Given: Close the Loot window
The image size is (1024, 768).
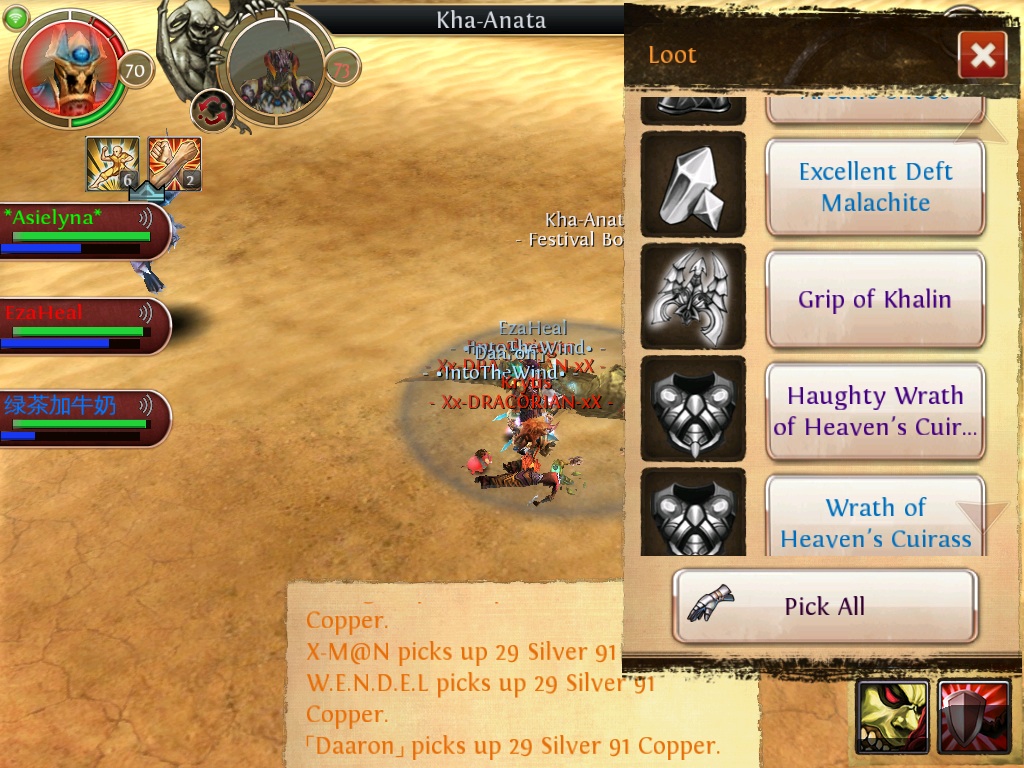Looking at the screenshot, I should [981, 55].
